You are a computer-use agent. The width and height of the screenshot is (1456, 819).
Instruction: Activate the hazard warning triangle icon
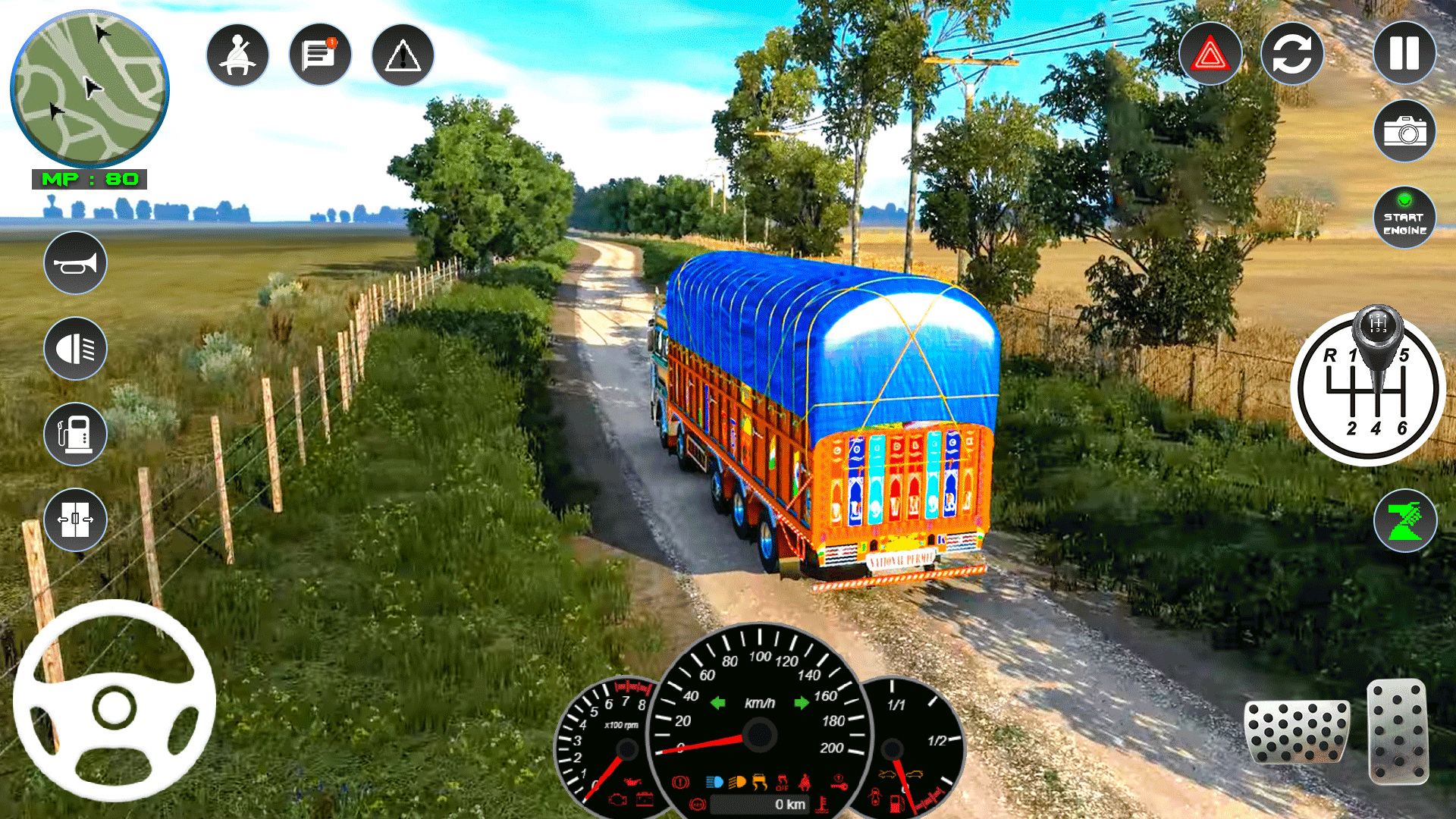pos(1211,53)
